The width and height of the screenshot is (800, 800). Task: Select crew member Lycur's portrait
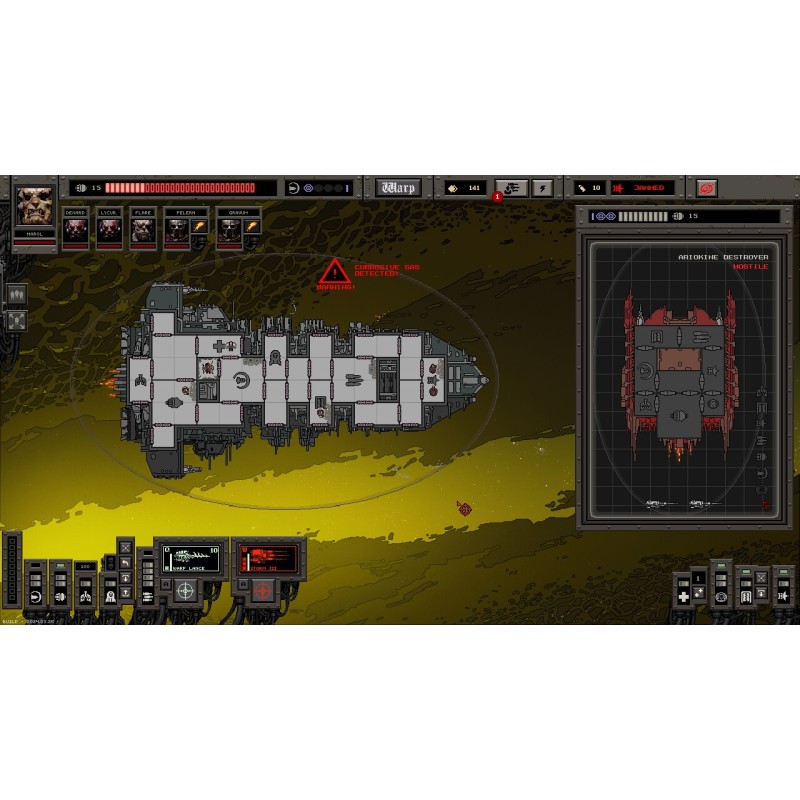coord(109,229)
